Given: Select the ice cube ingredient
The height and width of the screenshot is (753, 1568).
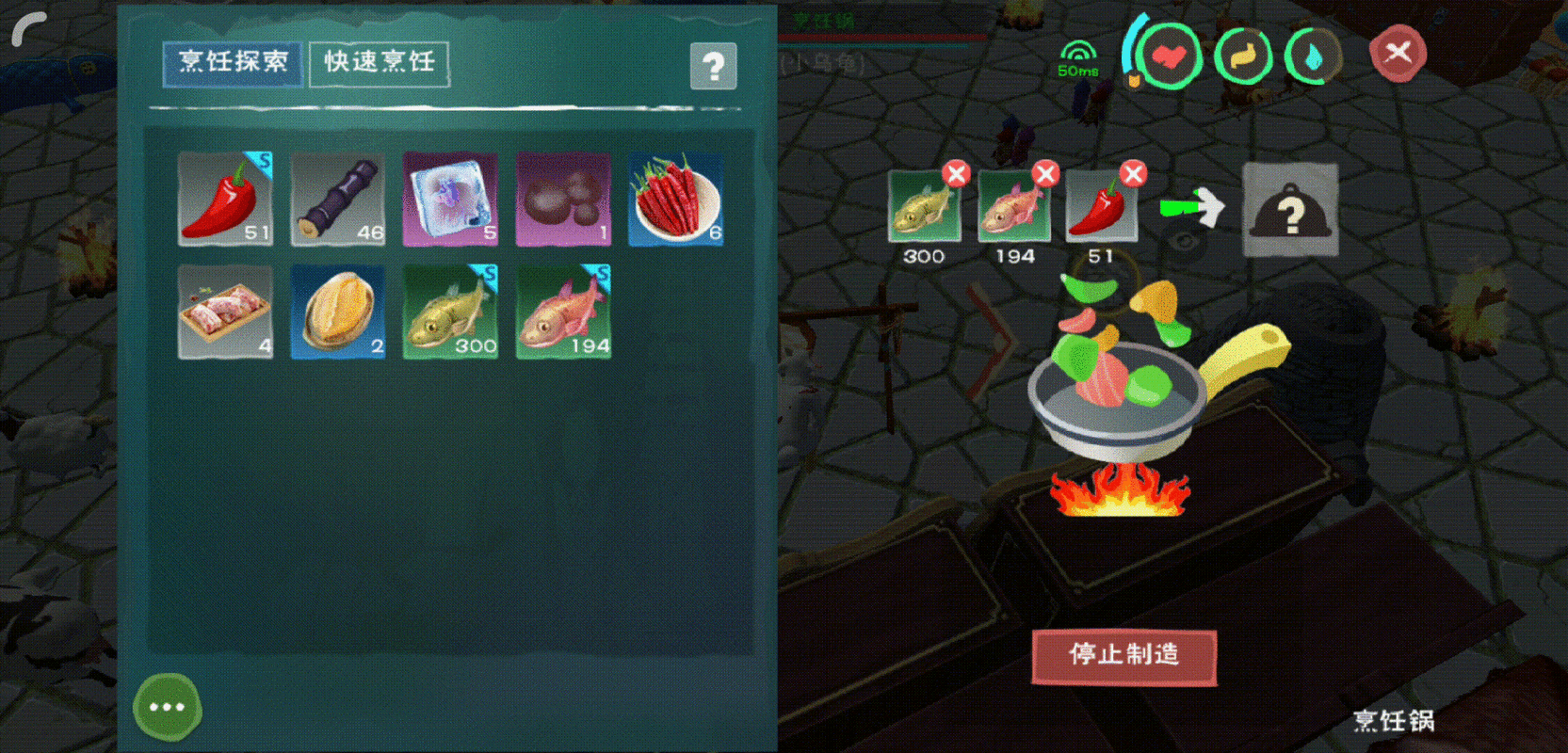Looking at the screenshot, I should coord(450,198).
